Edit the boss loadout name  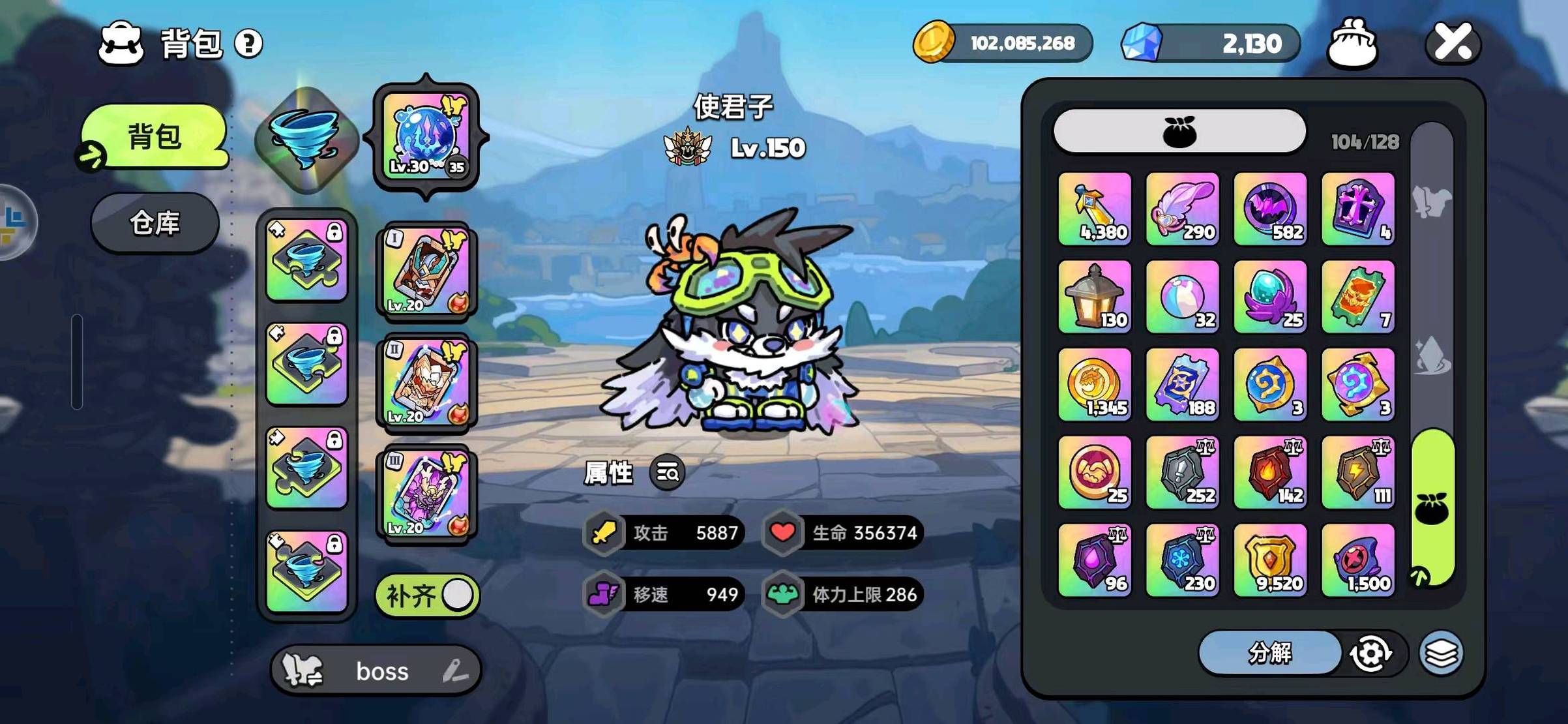click(454, 671)
